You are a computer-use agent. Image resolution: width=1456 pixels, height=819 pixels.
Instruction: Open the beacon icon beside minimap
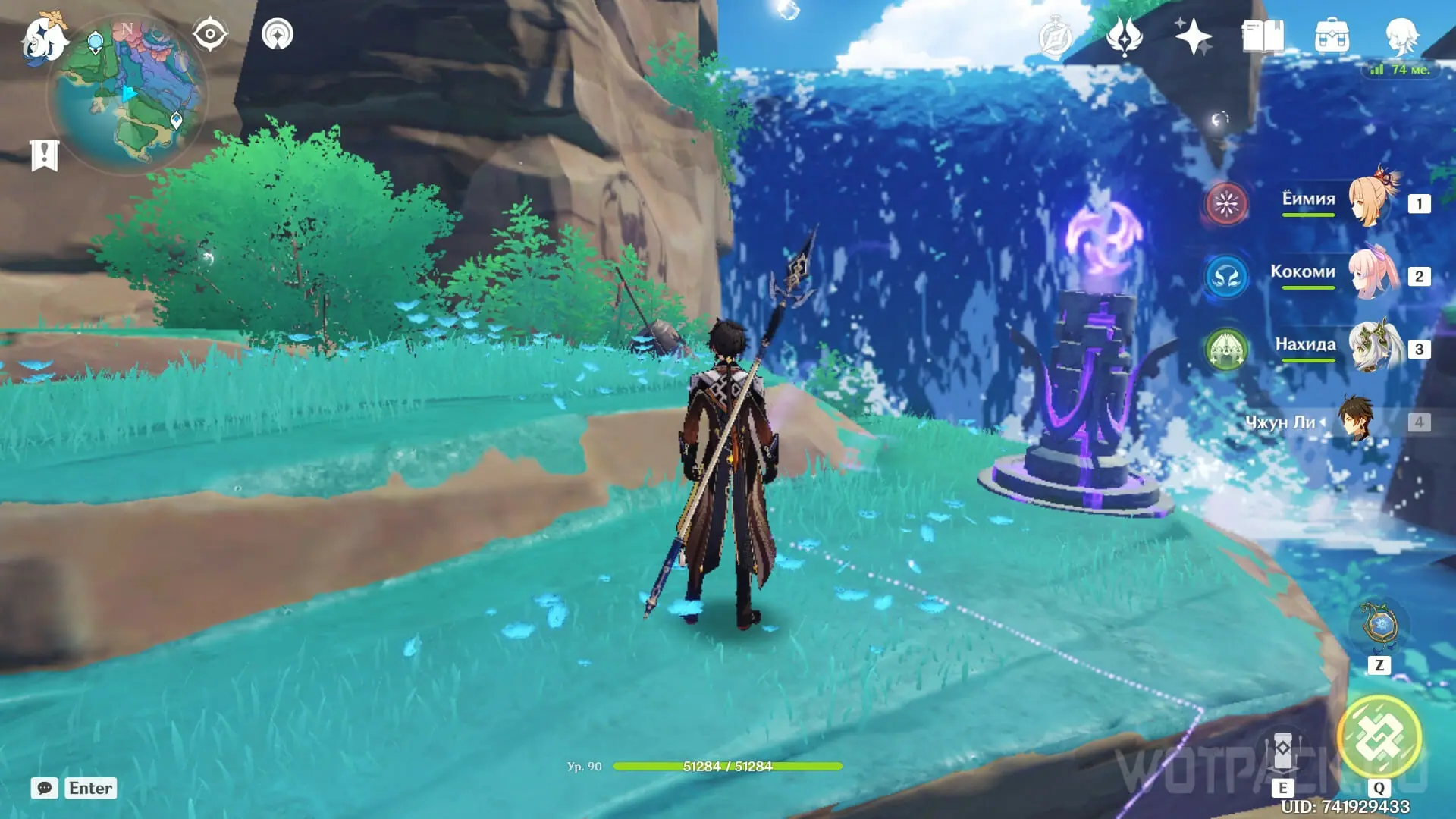[x=278, y=34]
